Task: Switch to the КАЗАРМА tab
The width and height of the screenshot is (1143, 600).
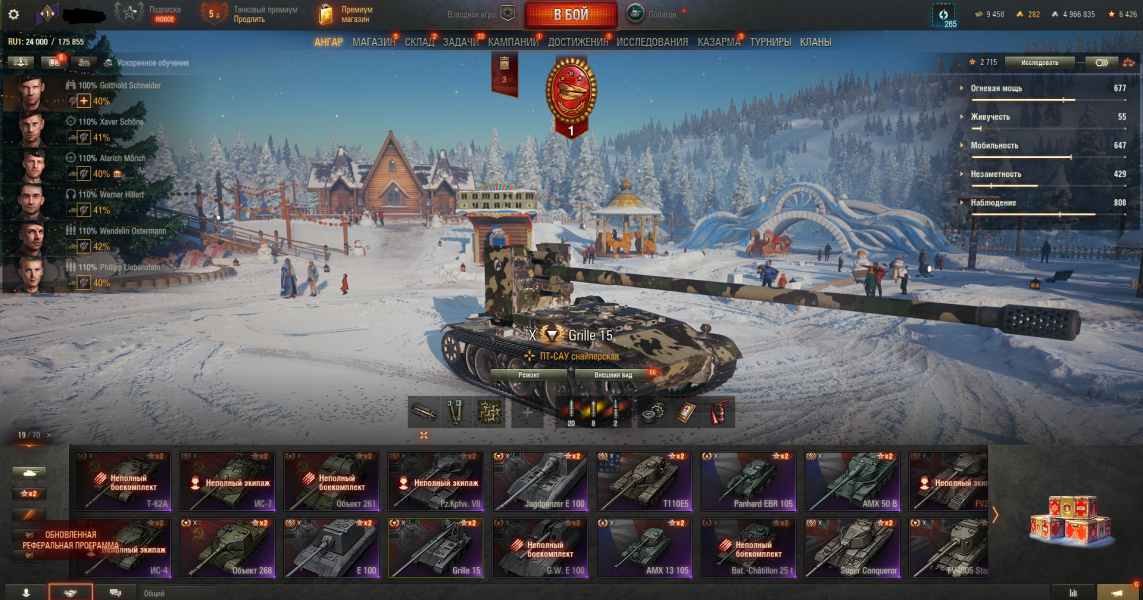Action: pyautogui.click(x=719, y=43)
